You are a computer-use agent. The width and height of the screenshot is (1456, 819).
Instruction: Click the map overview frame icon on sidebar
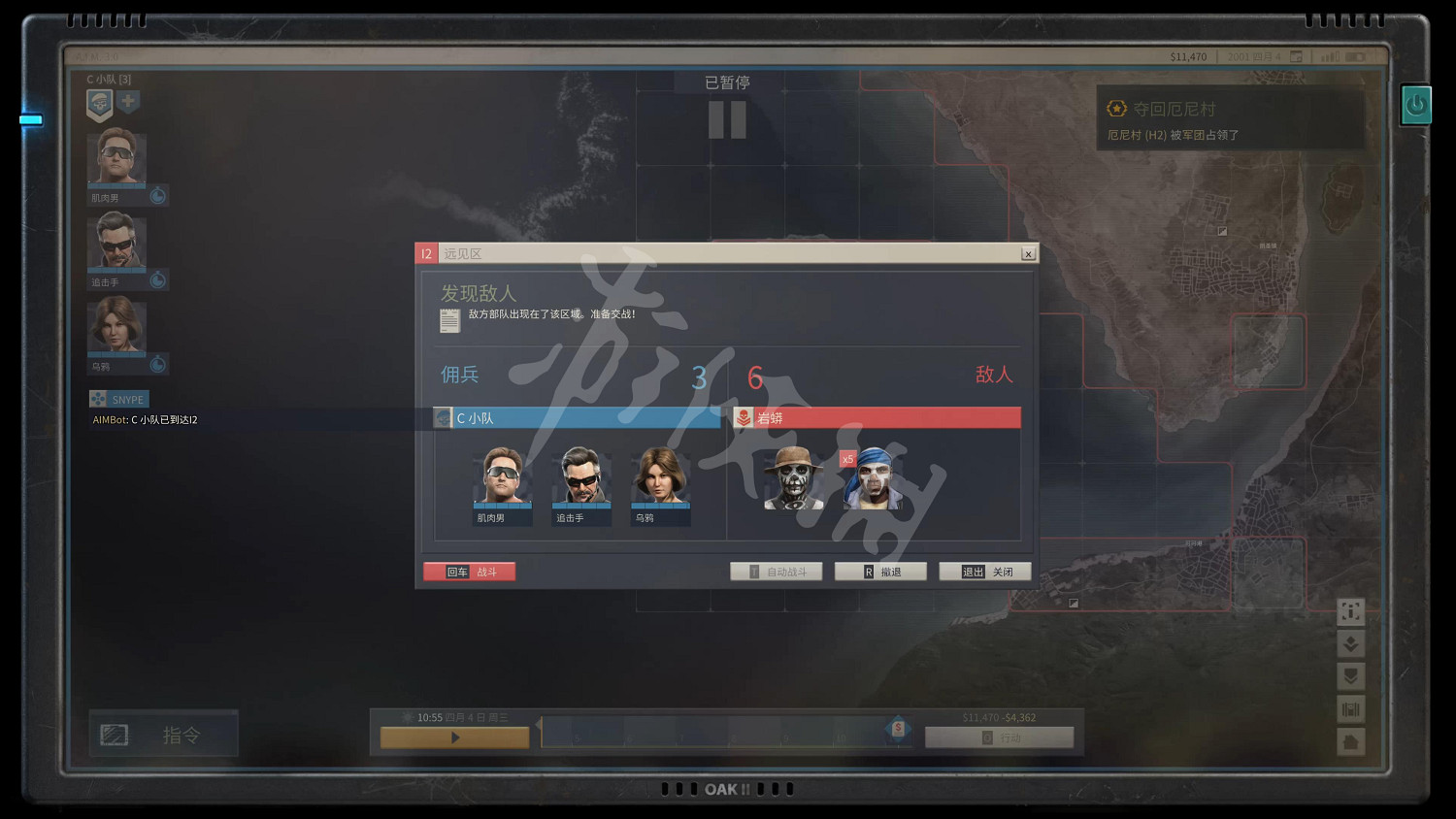[x=1351, y=611]
